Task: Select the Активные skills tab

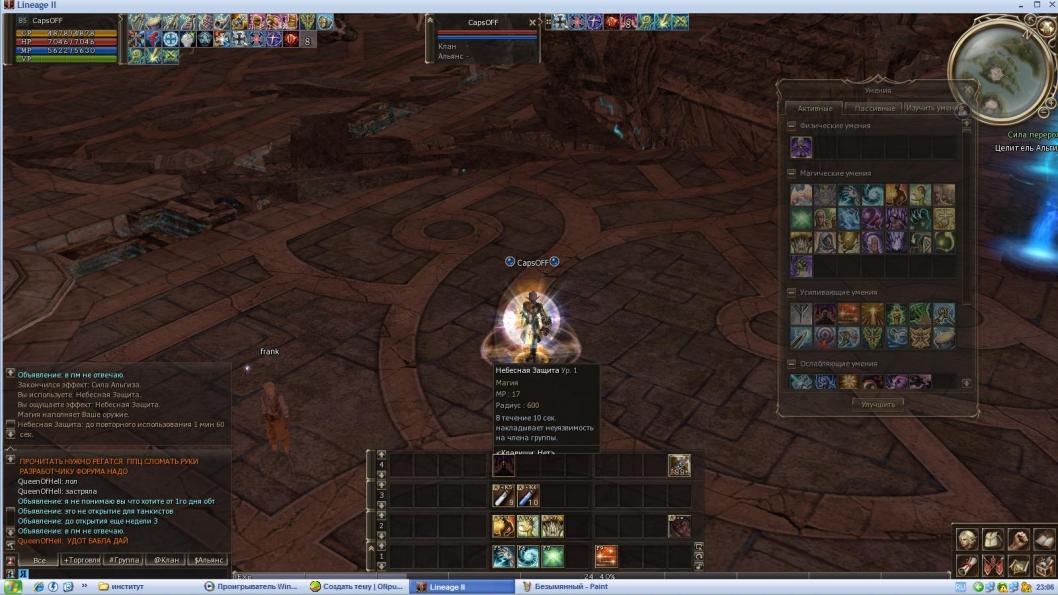Action: pos(814,108)
